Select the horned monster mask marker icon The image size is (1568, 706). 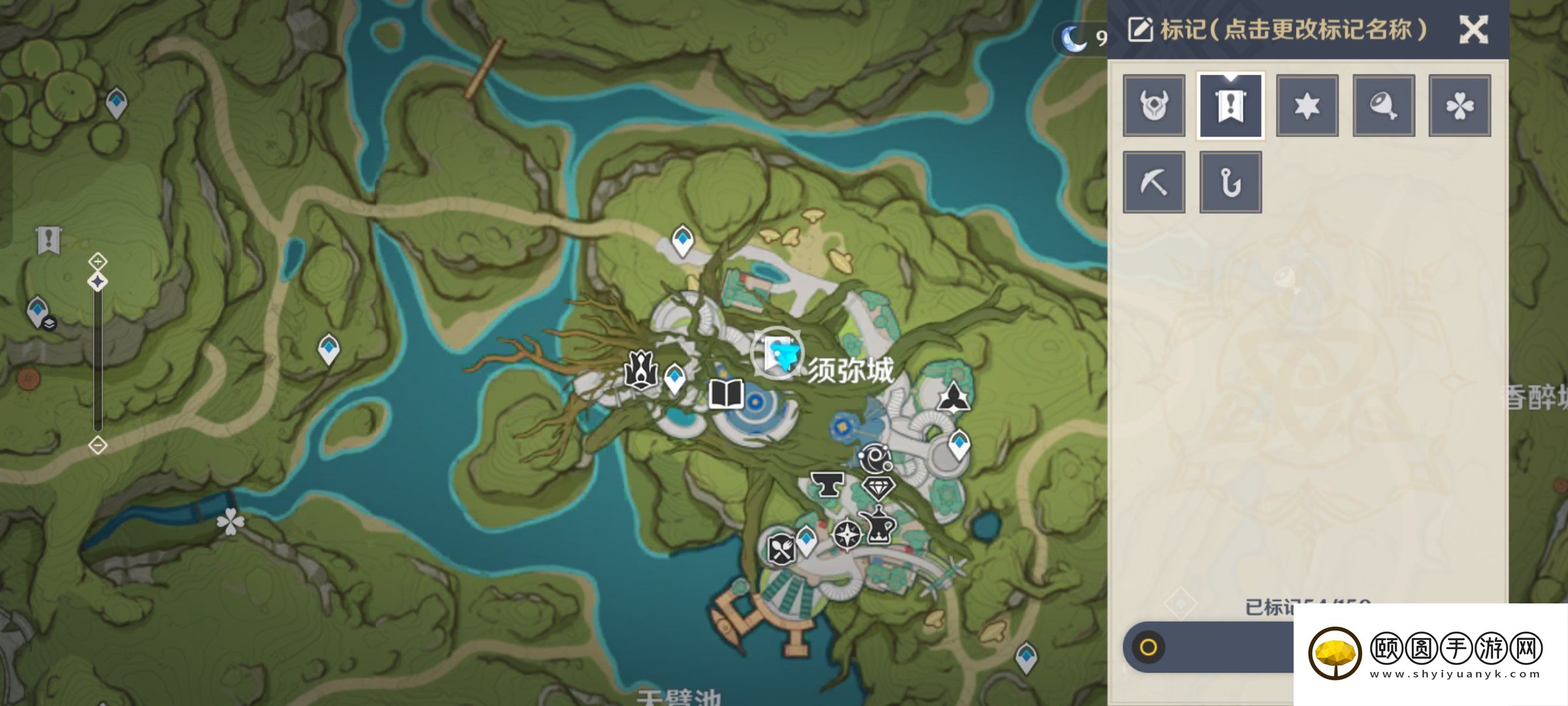pos(1154,105)
